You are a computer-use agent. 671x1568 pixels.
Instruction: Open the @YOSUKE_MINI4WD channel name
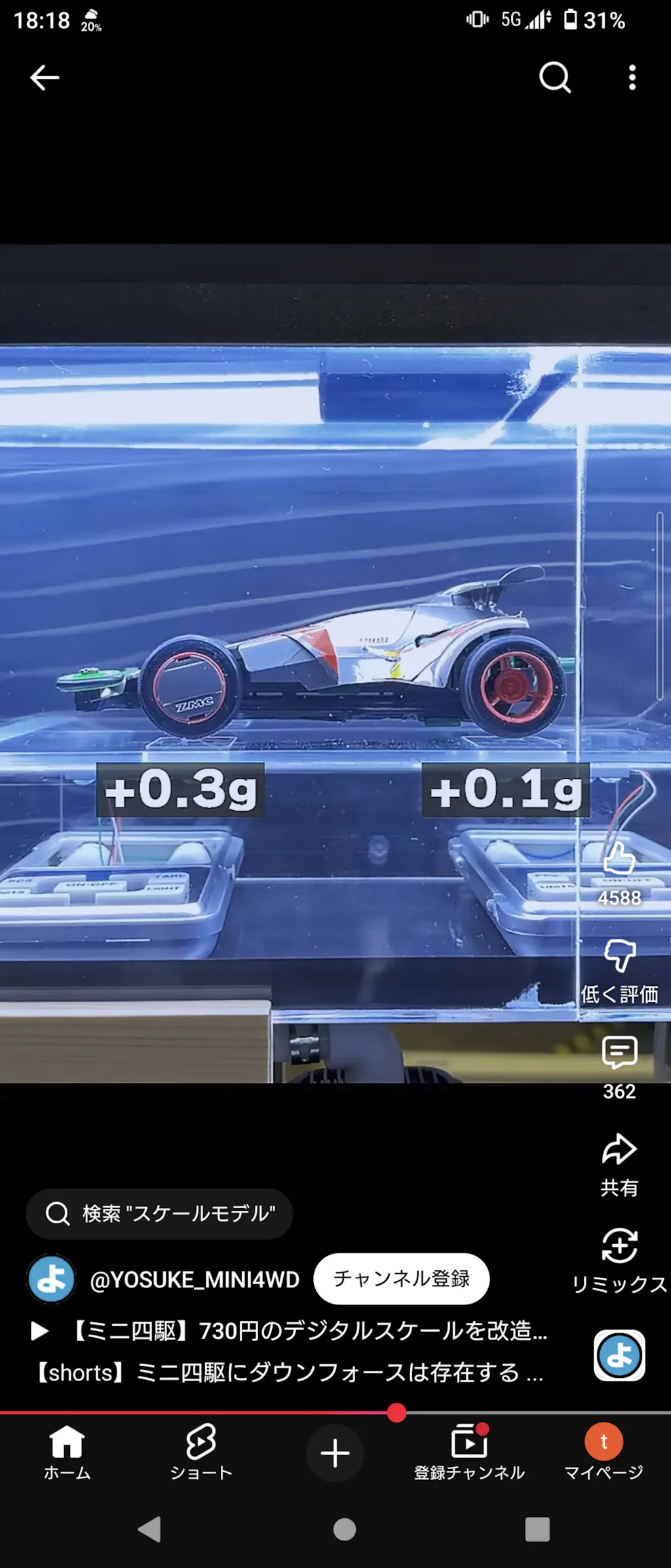[x=194, y=1280]
